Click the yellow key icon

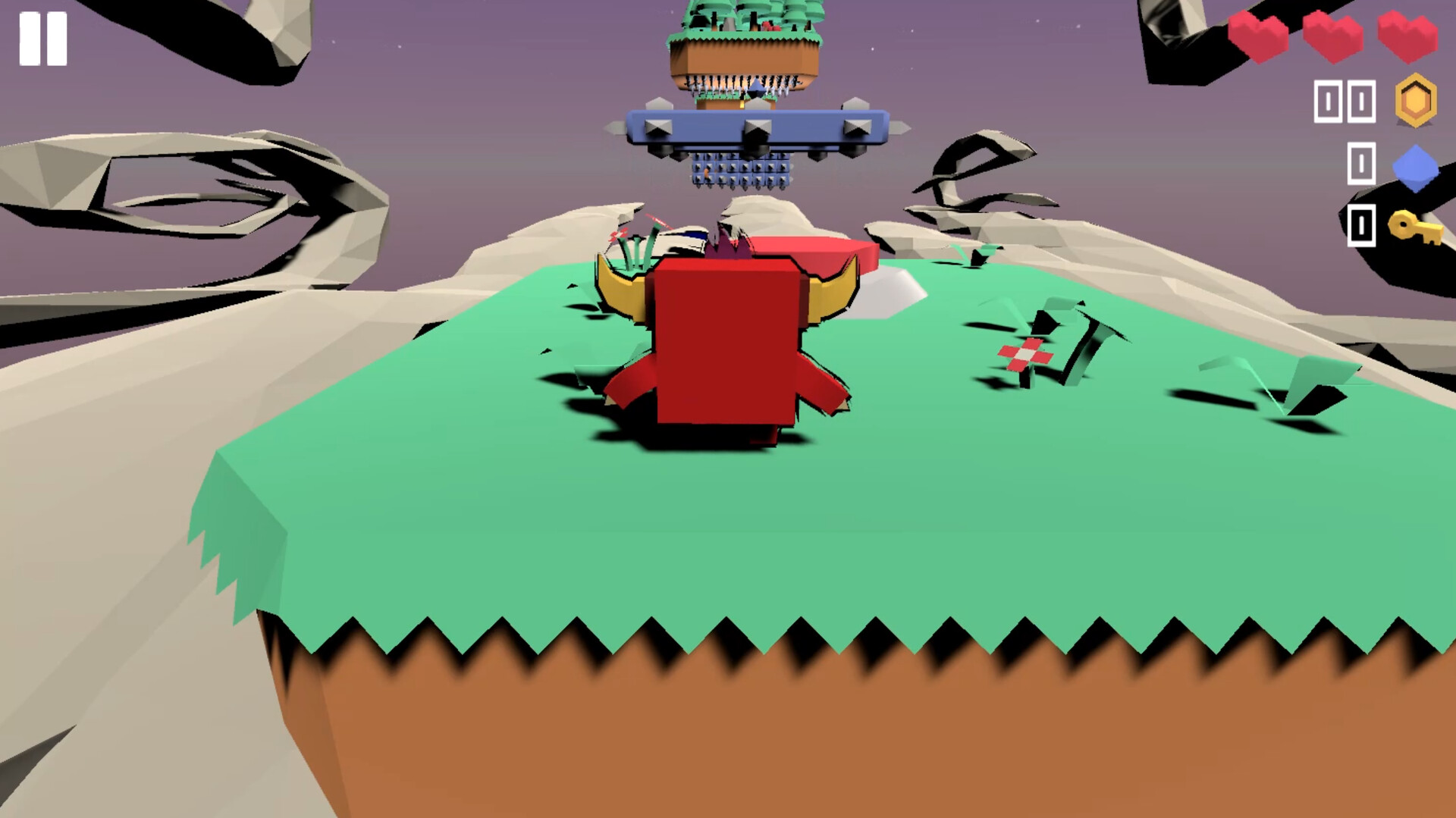tap(1412, 227)
